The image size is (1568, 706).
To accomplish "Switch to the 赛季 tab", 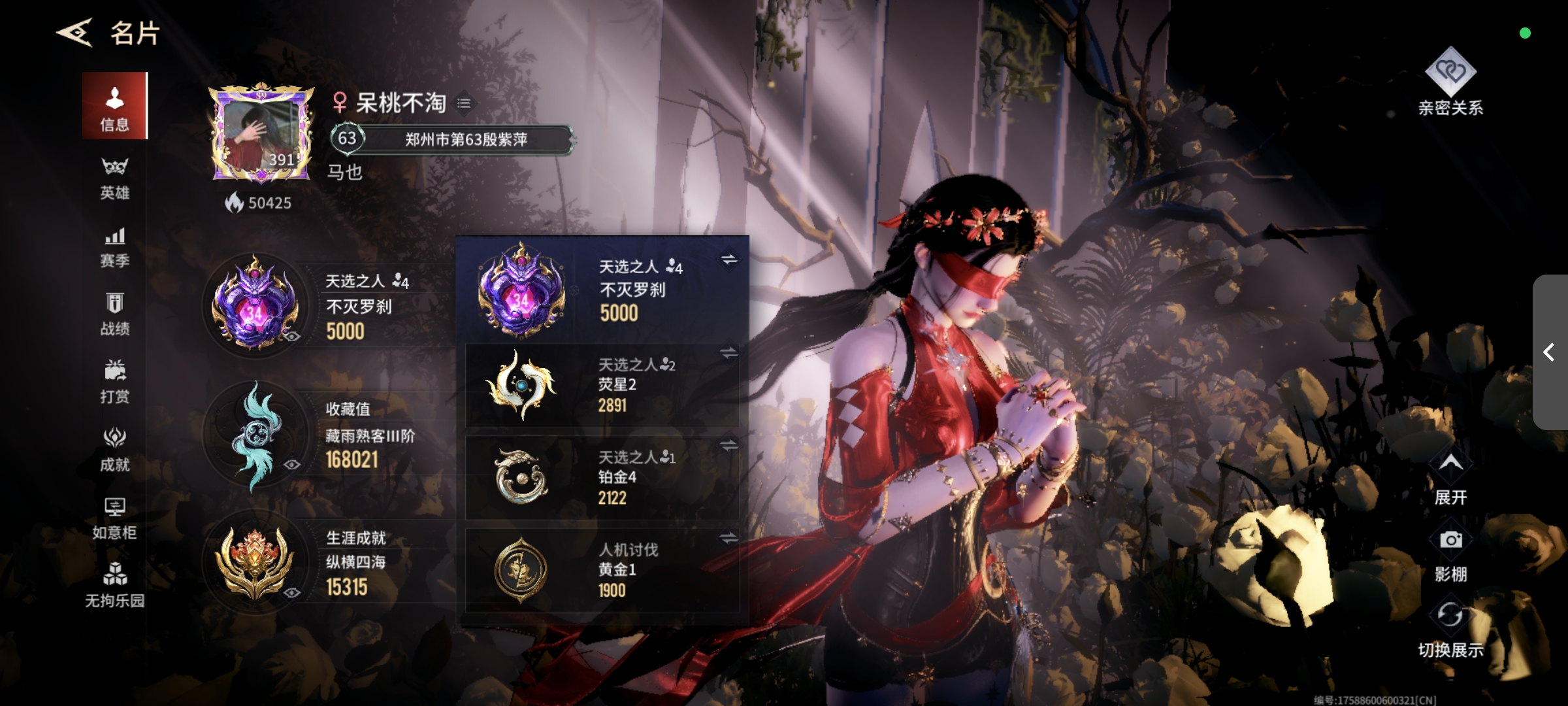I will click(x=116, y=245).
